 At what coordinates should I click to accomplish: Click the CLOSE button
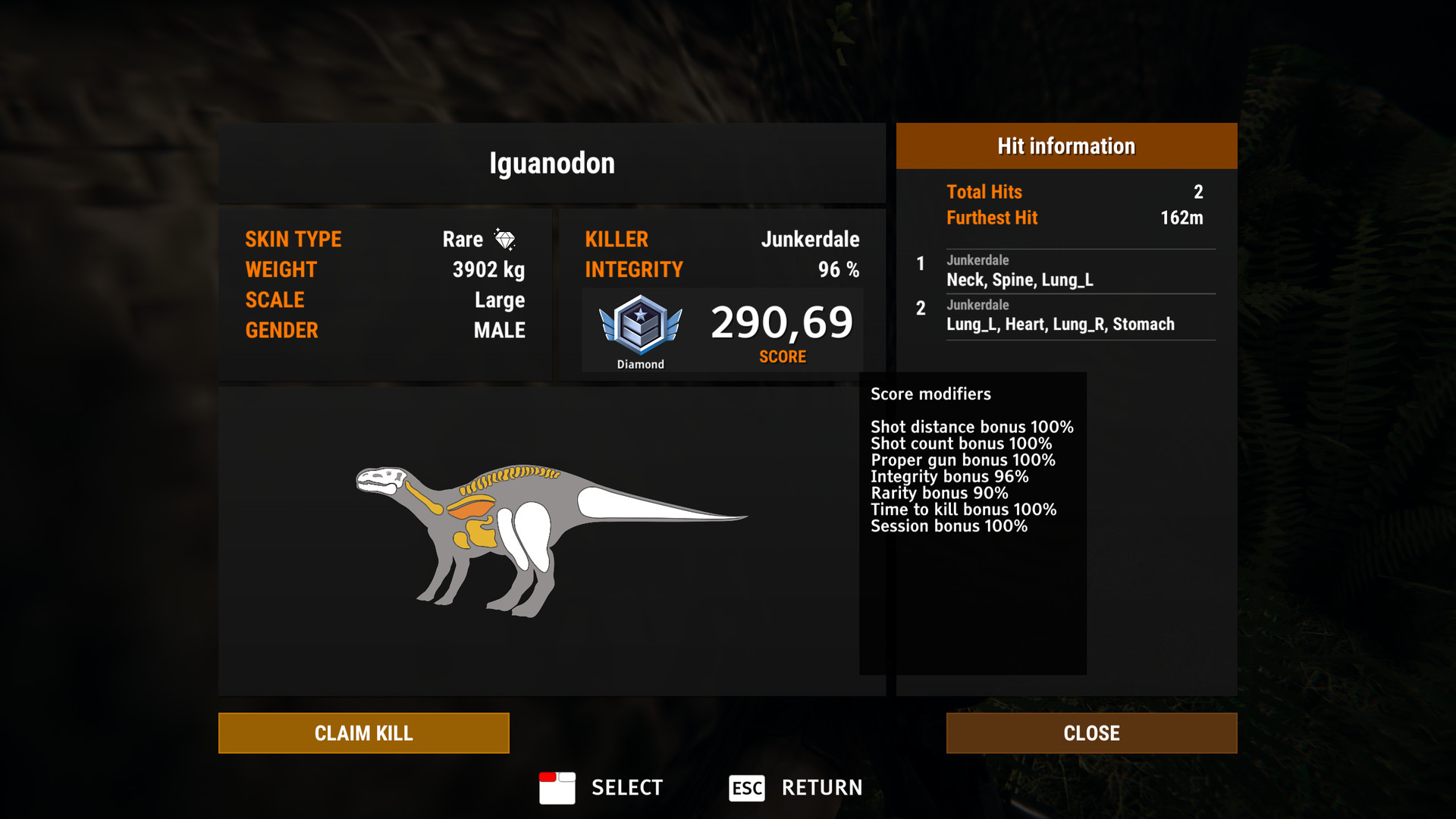[1091, 733]
